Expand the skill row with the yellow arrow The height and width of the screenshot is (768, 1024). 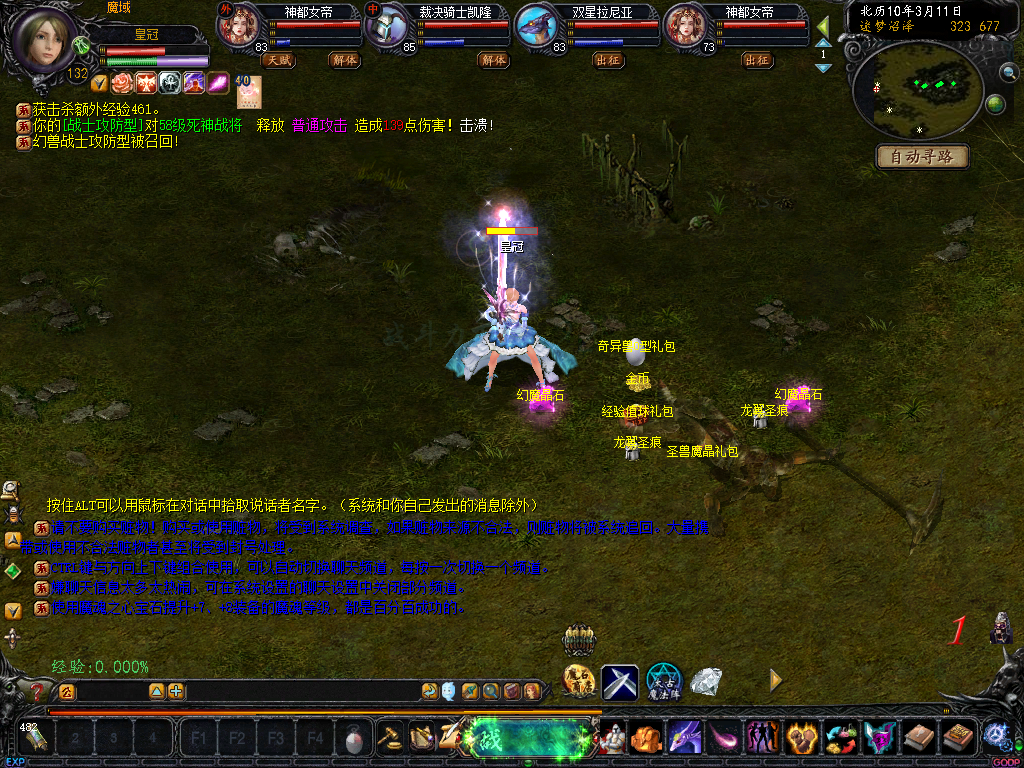[774, 680]
